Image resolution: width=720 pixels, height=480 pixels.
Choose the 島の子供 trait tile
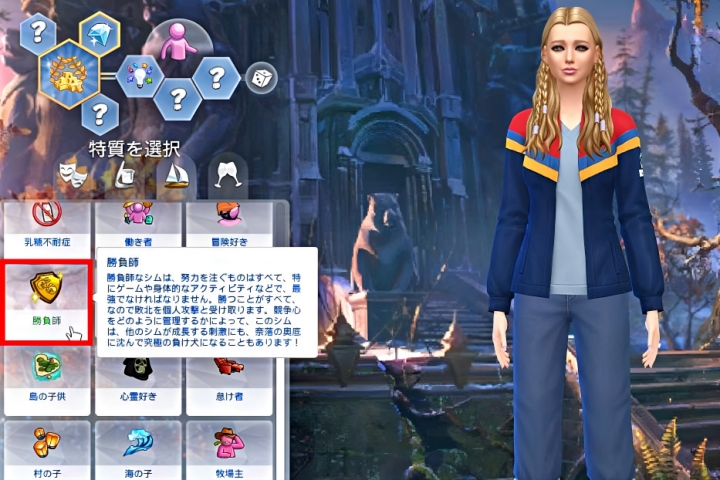coord(47,376)
